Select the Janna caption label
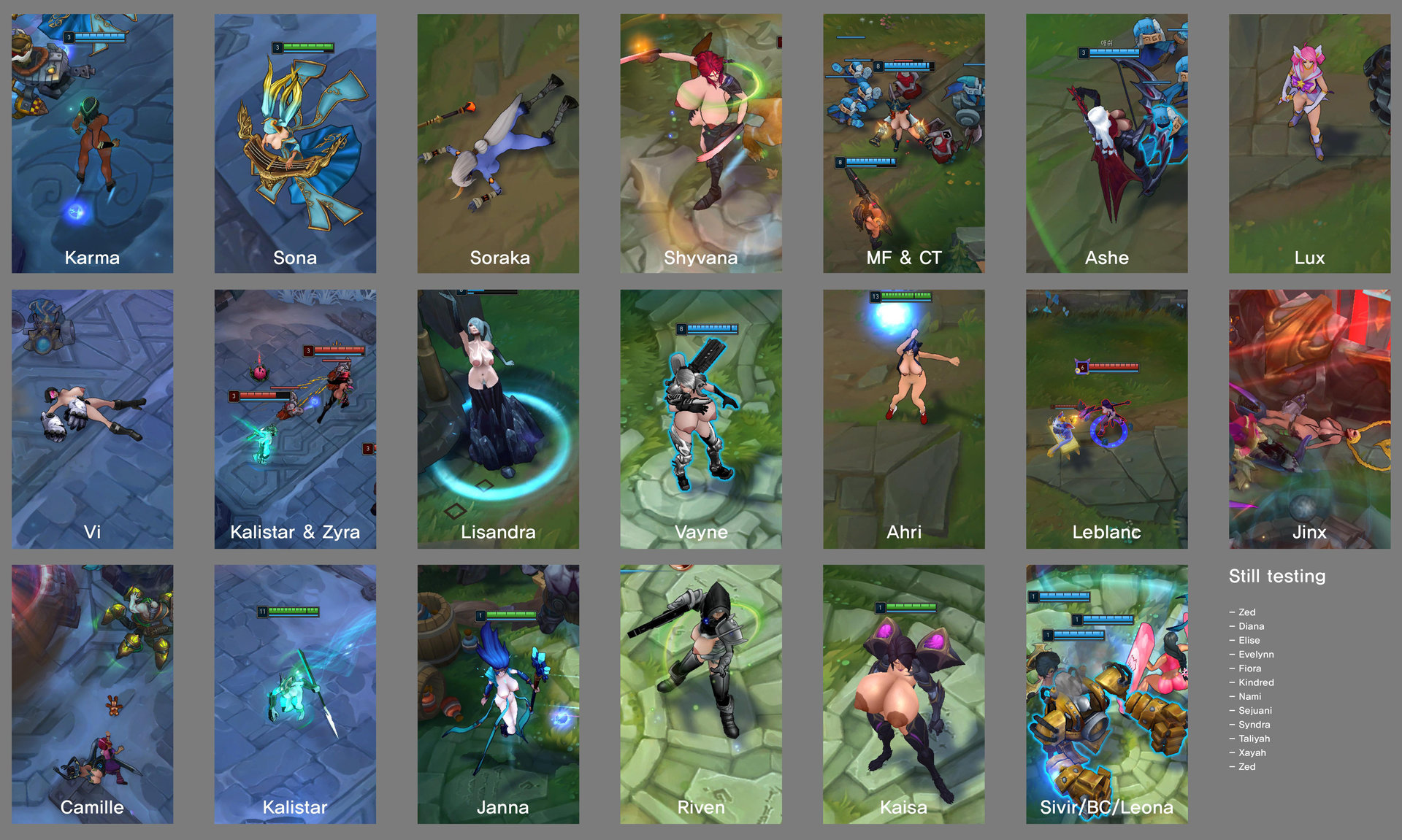Viewport: 1402px width, 840px height. pos(502,807)
